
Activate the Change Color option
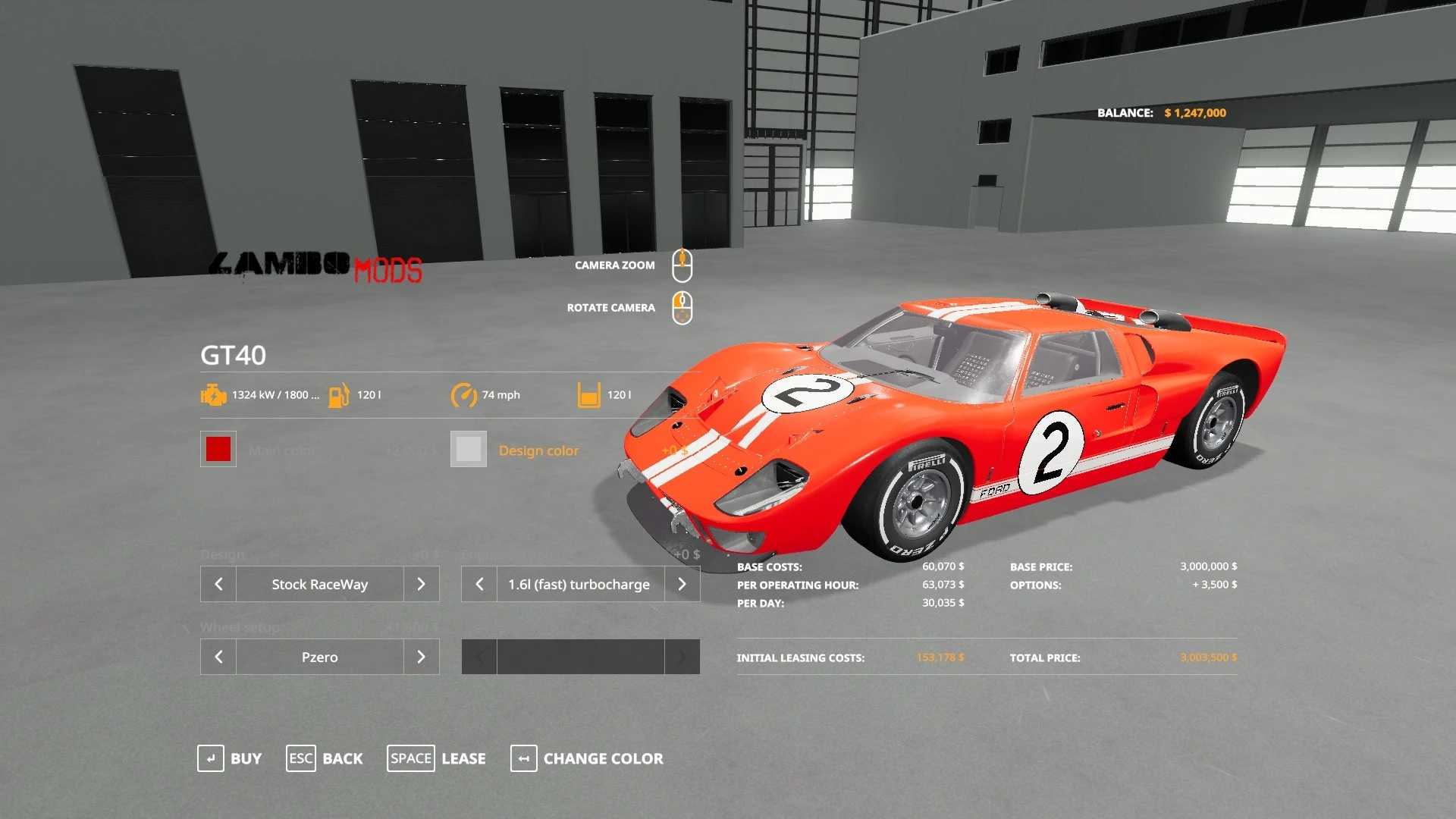587,758
